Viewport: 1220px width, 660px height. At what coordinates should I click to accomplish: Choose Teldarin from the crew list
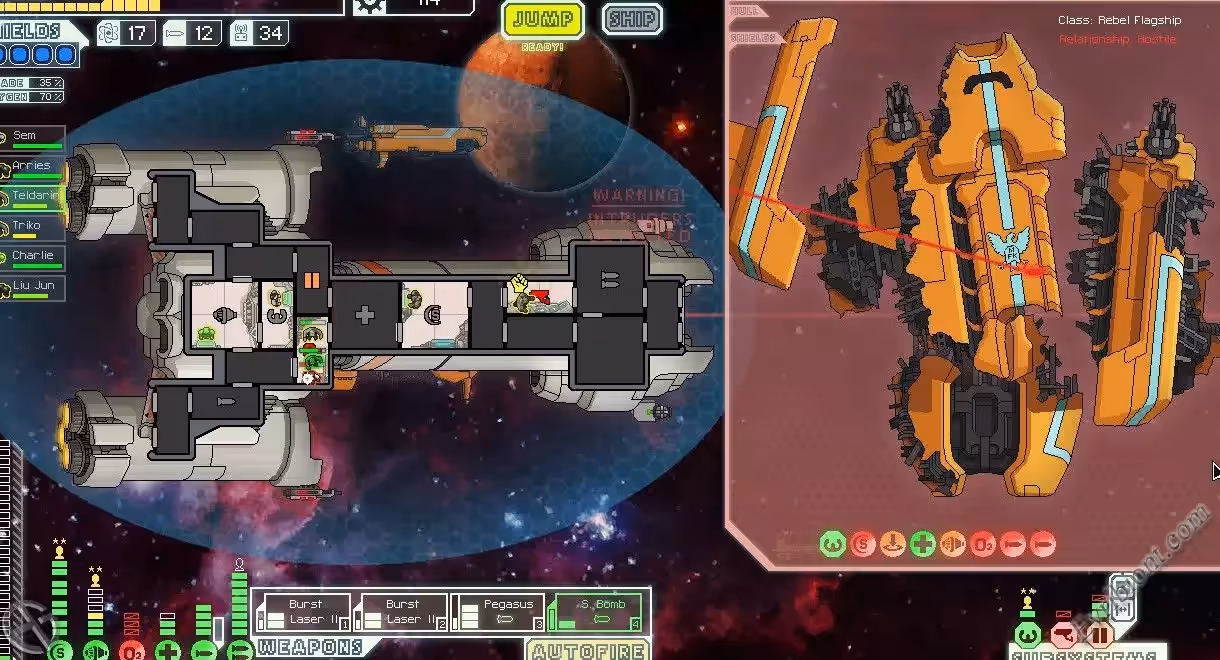(34, 196)
